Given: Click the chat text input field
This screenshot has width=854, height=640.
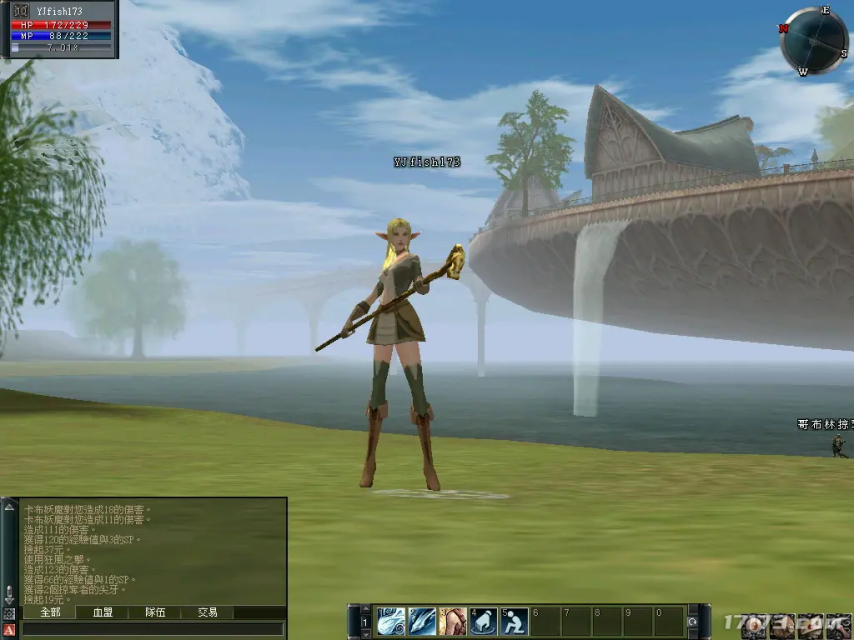Looking at the screenshot, I should 150,629.
